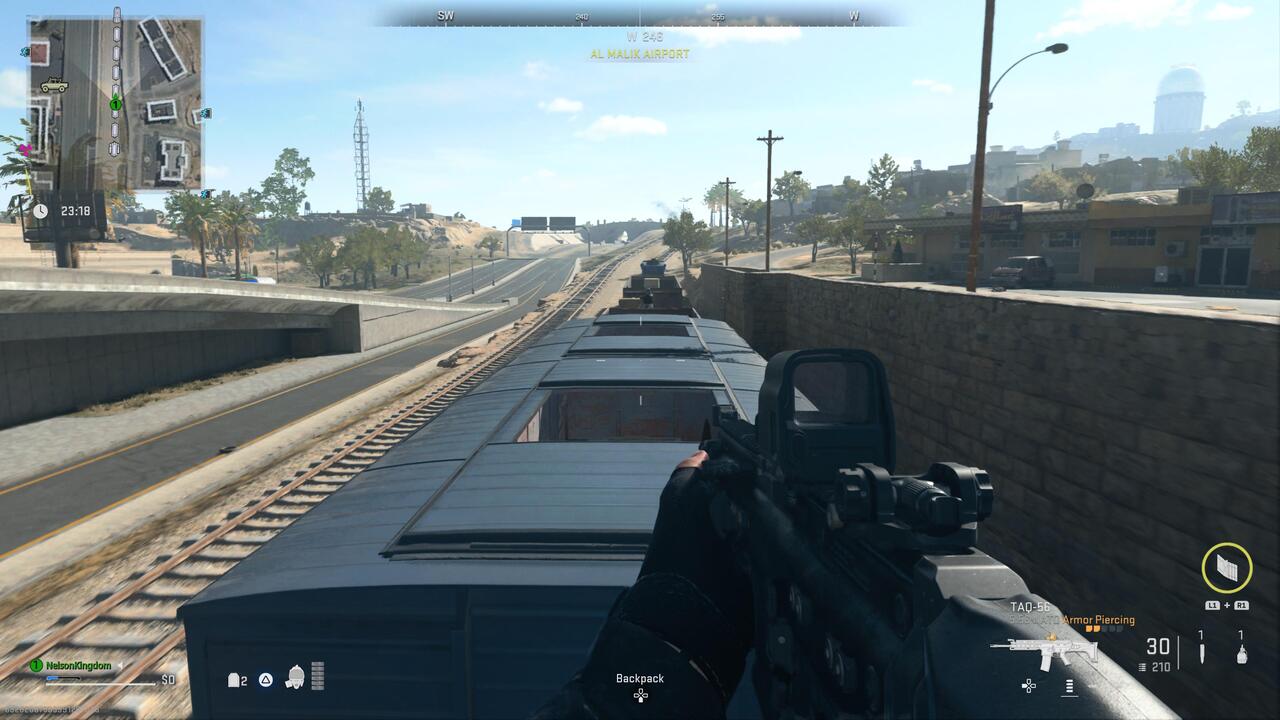Click the clock icon beside 23:18

pos(40,210)
